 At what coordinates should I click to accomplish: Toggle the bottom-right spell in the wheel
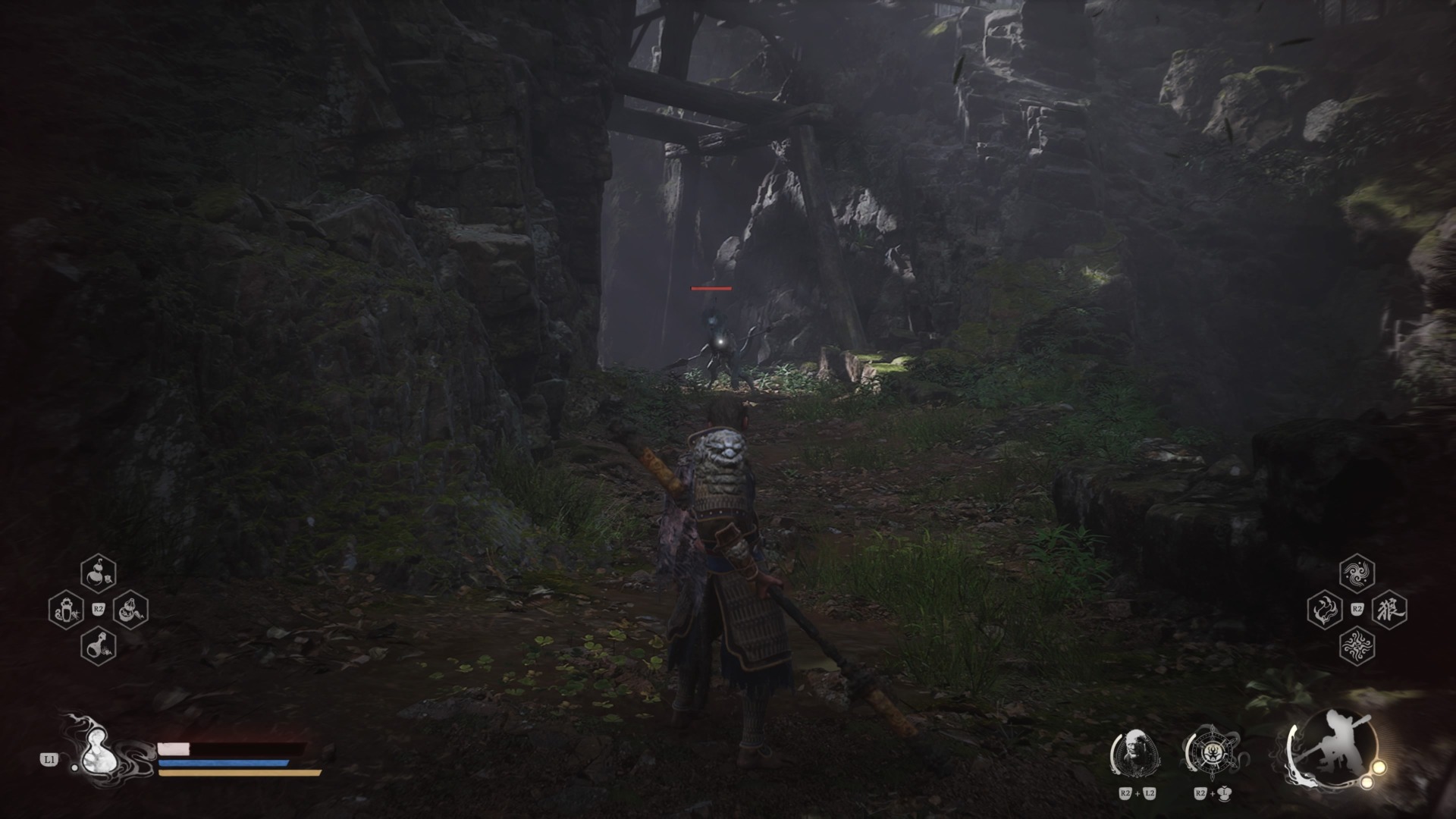pos(1358,646)
